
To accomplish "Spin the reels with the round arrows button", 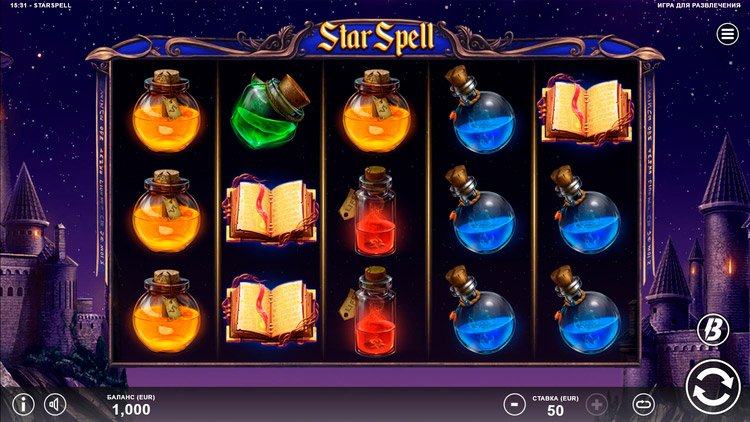I will (713, 389).
